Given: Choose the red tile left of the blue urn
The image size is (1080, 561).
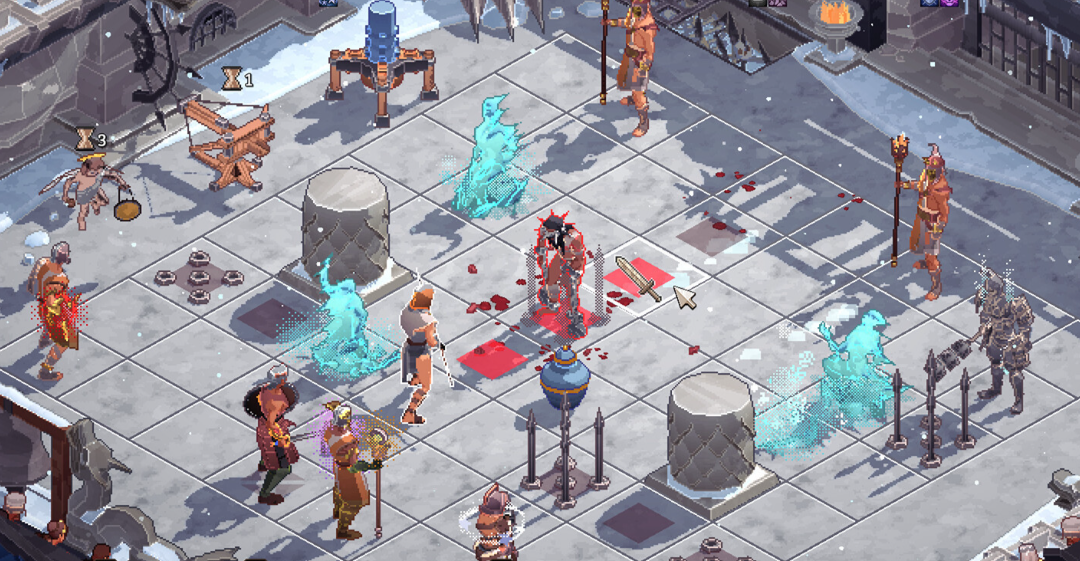Looking at the screenshot, I should coord(493,354).
